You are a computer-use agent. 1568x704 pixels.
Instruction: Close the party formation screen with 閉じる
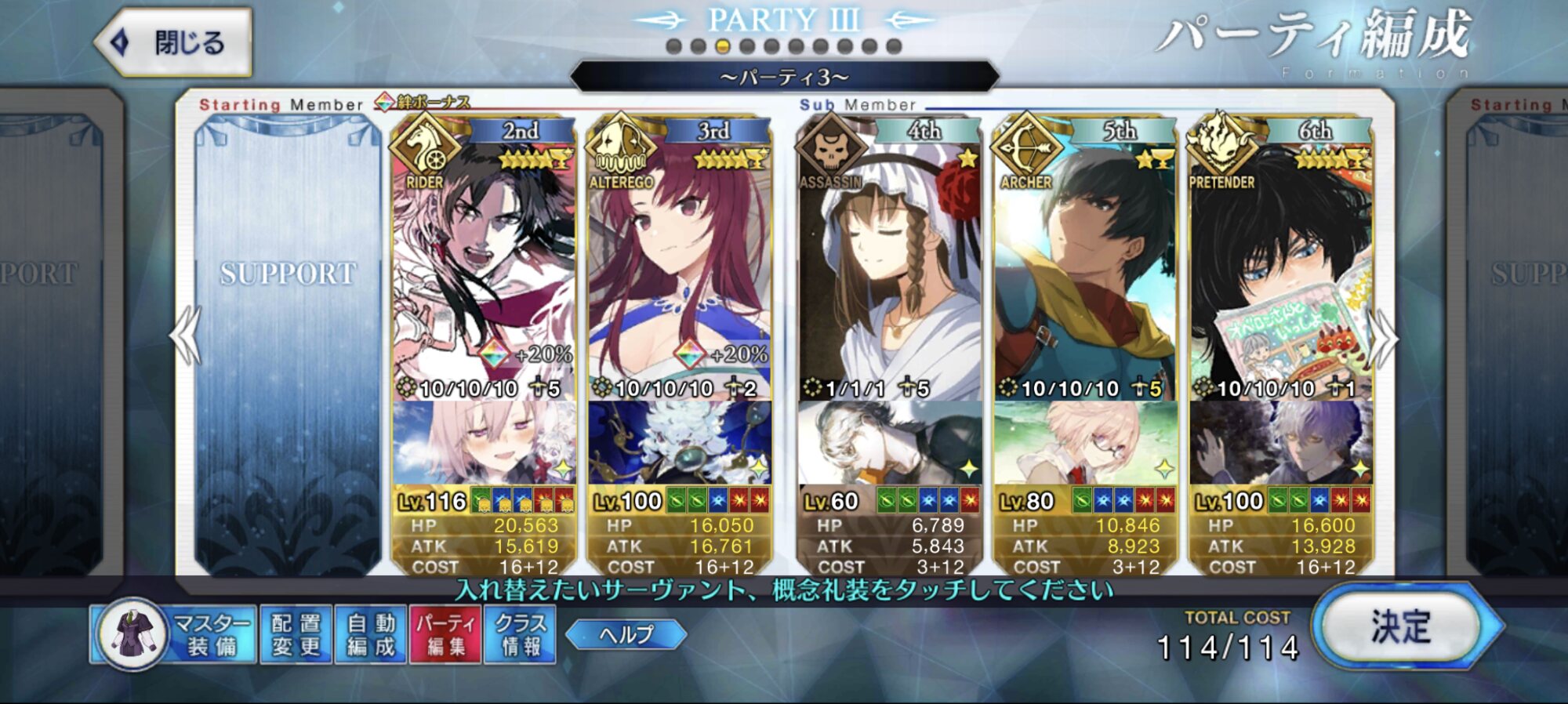coord(174,42)
